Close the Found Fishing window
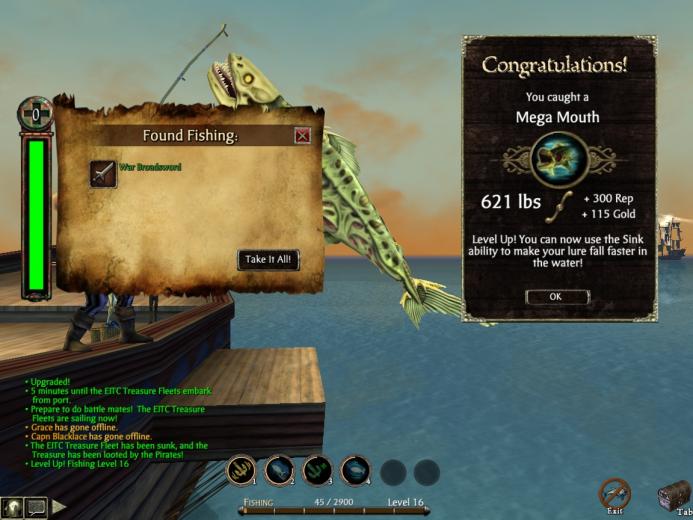The width and height of the screenshot is (693, 520). [302, 136]
